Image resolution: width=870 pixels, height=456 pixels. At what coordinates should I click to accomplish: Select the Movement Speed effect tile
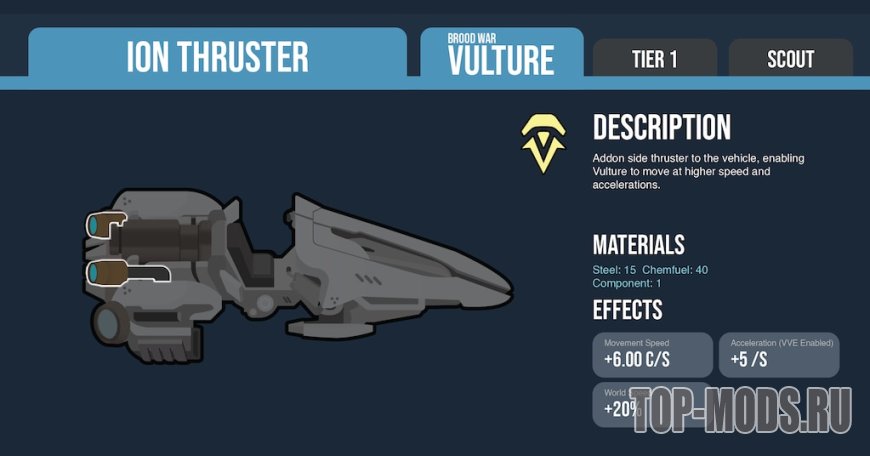pos(653,354)
